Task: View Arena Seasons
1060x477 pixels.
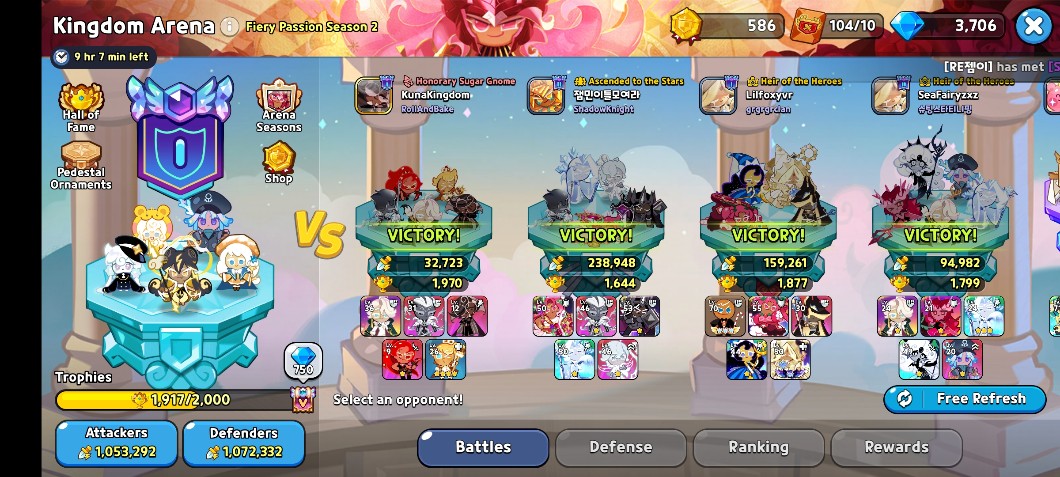Action: pos(279,106)
